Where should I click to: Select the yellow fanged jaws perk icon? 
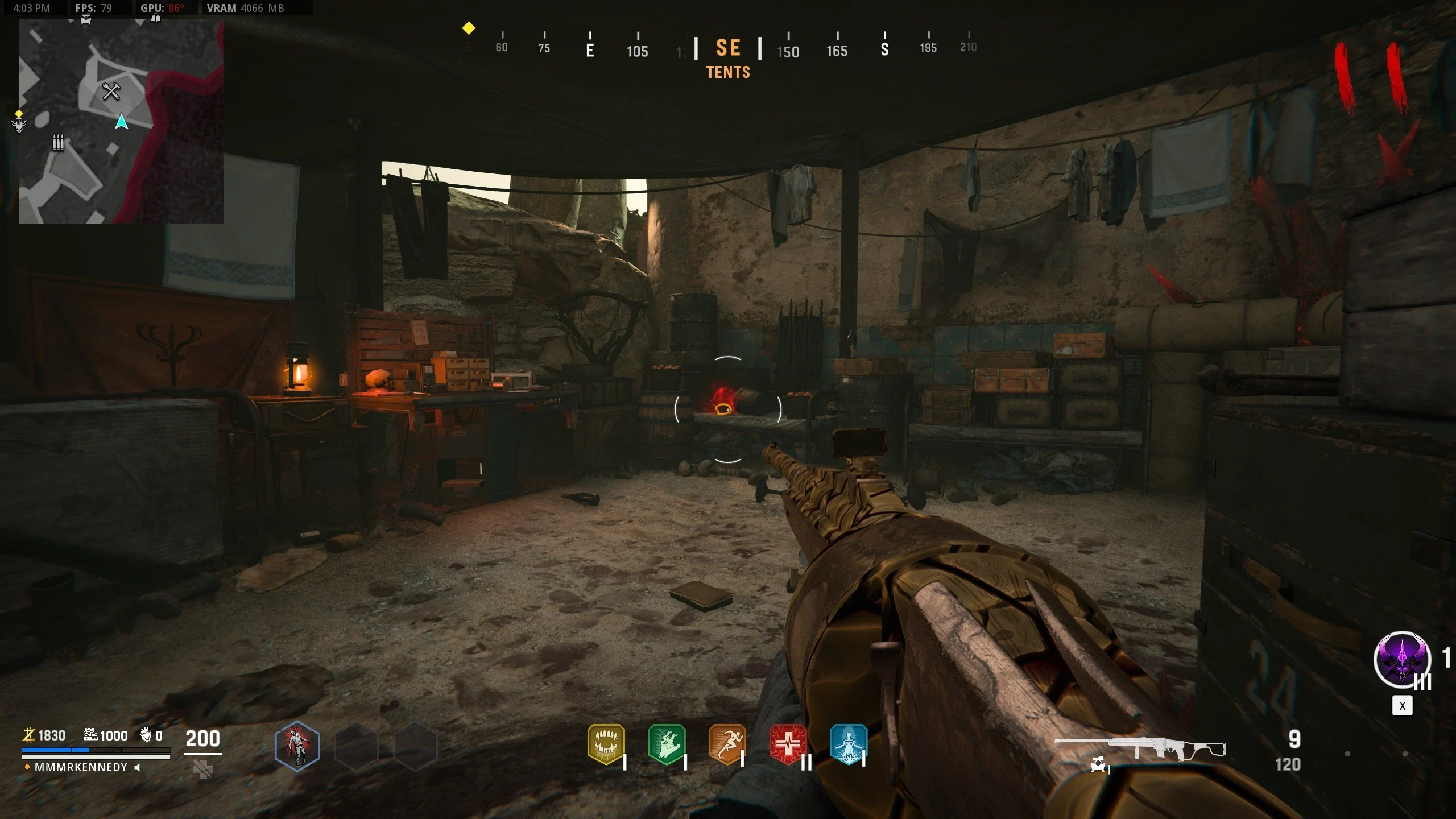click(606, 743)
